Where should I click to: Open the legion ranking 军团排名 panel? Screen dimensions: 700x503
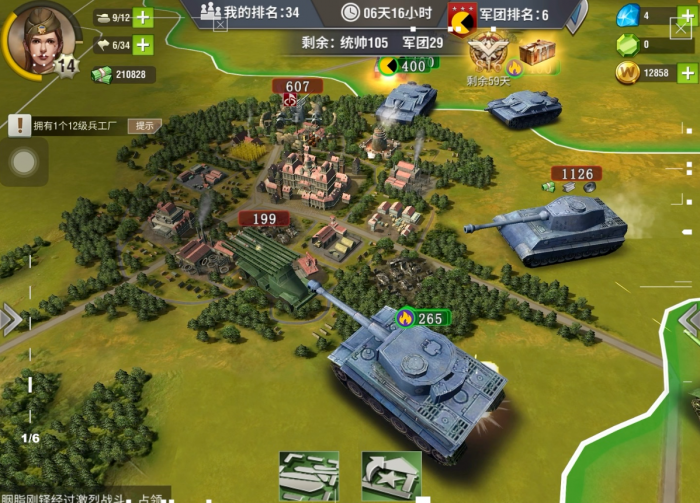click(512, 14)
